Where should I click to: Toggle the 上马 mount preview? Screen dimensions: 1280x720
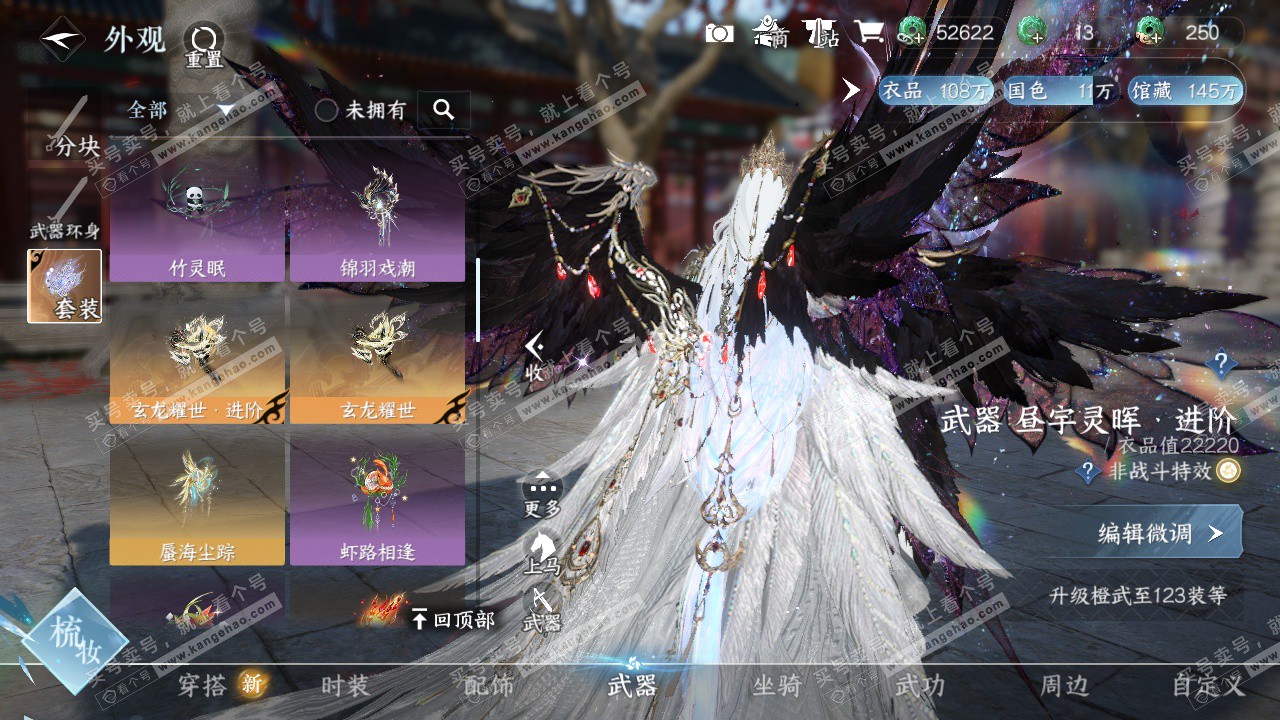point(542,552)
